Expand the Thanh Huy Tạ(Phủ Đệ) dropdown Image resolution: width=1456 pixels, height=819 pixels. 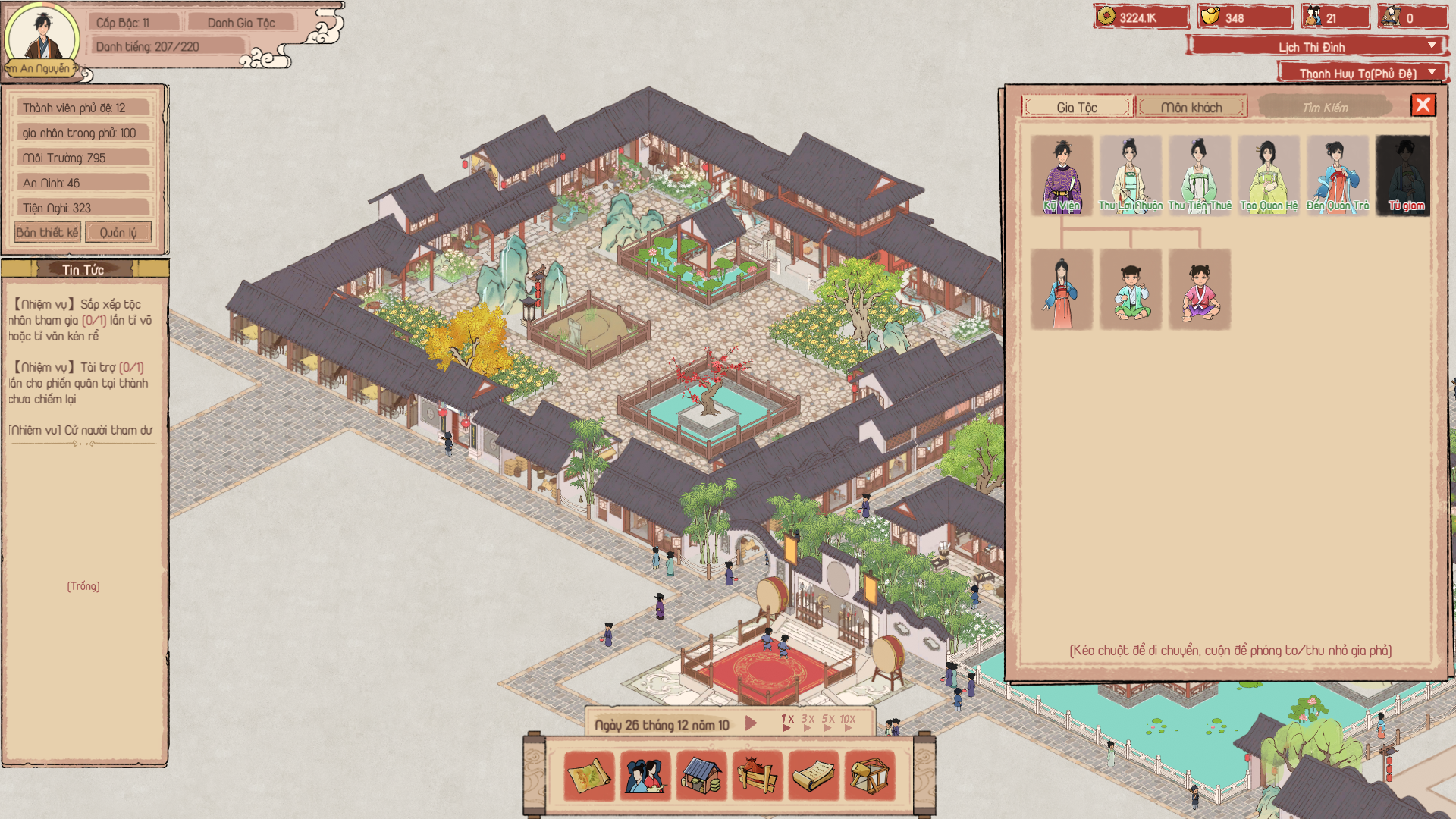tap(1362, 73)
